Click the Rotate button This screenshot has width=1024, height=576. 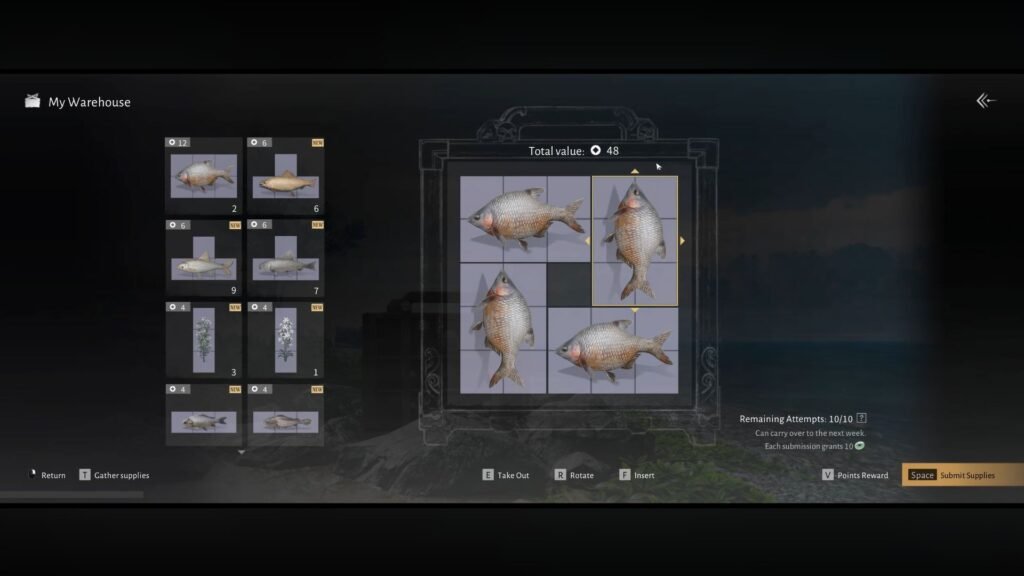pyautogui.click(x=574, y=475)
